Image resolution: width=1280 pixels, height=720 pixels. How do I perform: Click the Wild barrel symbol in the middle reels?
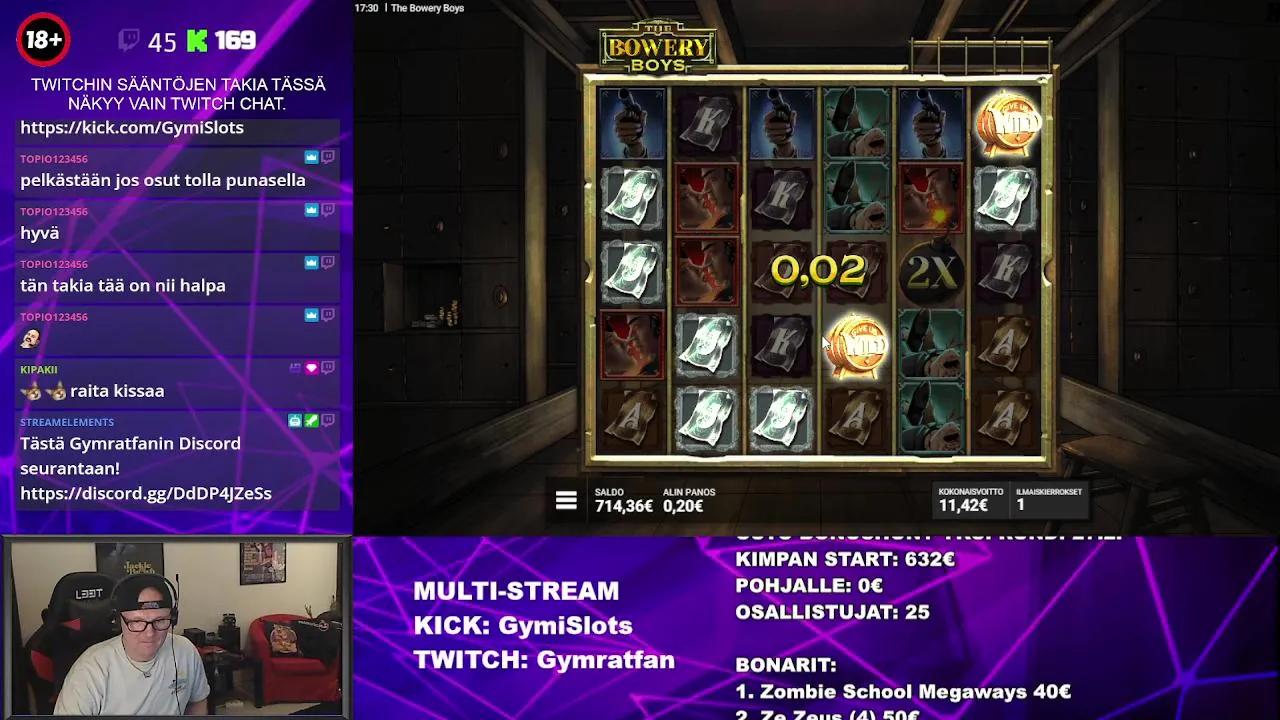coord(858,345)
